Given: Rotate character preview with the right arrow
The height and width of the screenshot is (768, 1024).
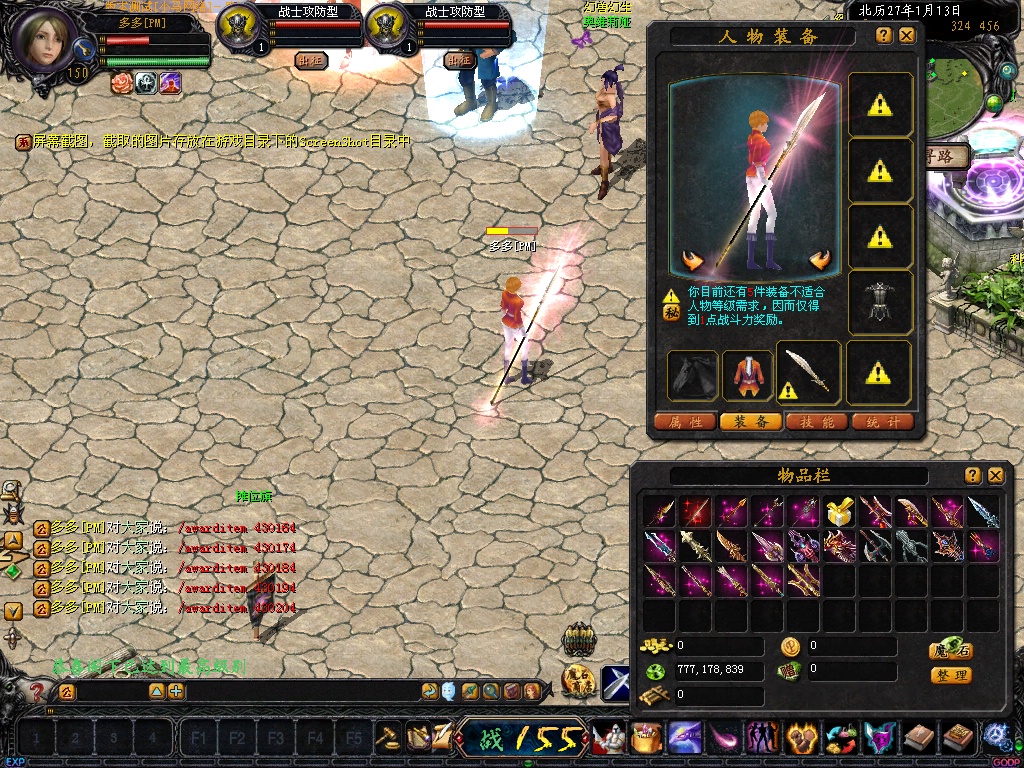Looking at the screenshot, I should 821,260.
